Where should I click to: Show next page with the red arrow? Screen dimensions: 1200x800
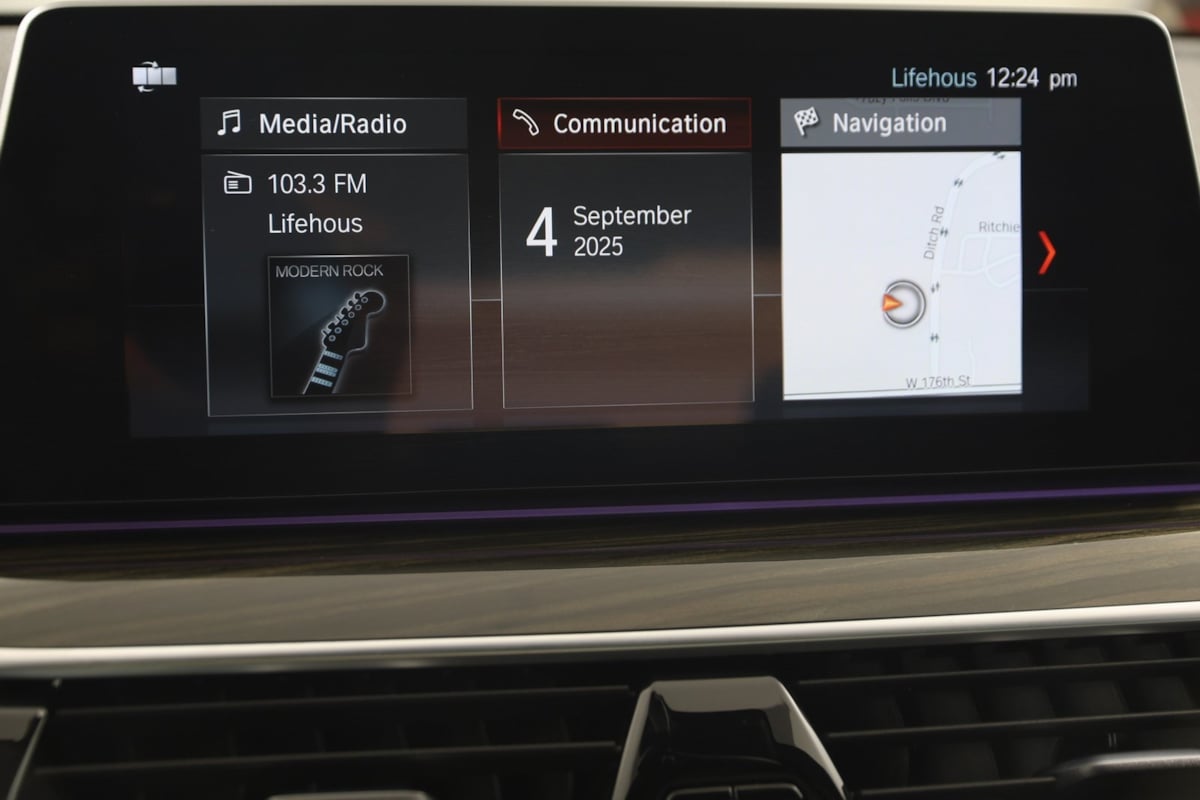[x=1046, y=253]
